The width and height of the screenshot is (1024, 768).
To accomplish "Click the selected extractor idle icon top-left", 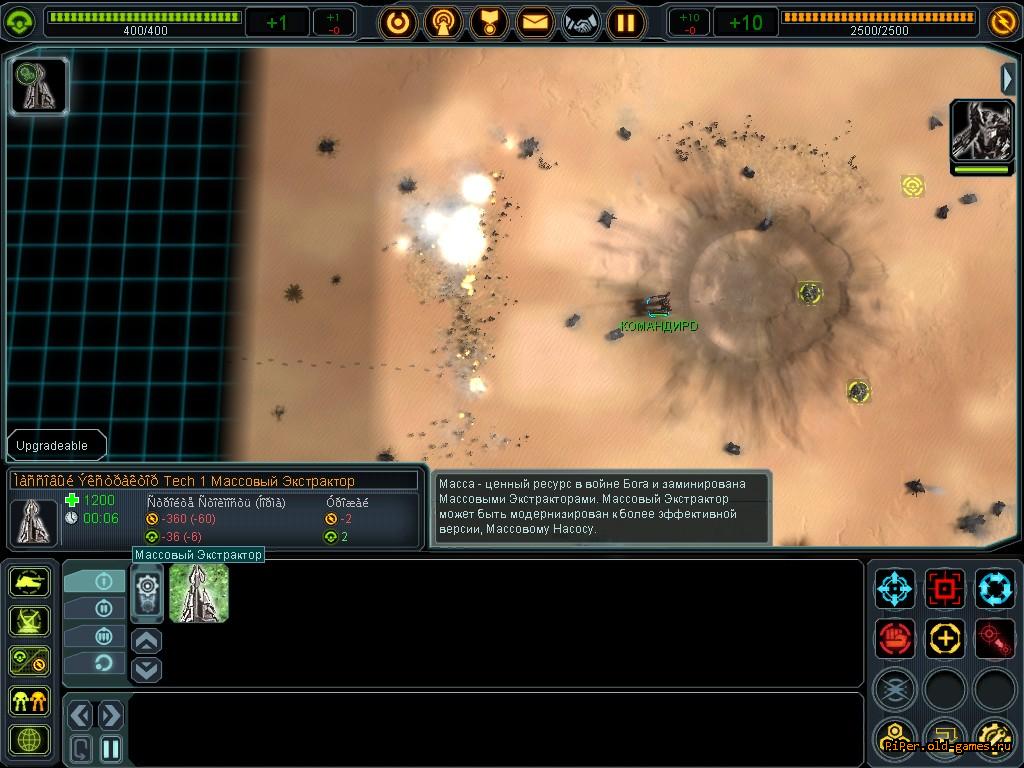I will [39, 85].
